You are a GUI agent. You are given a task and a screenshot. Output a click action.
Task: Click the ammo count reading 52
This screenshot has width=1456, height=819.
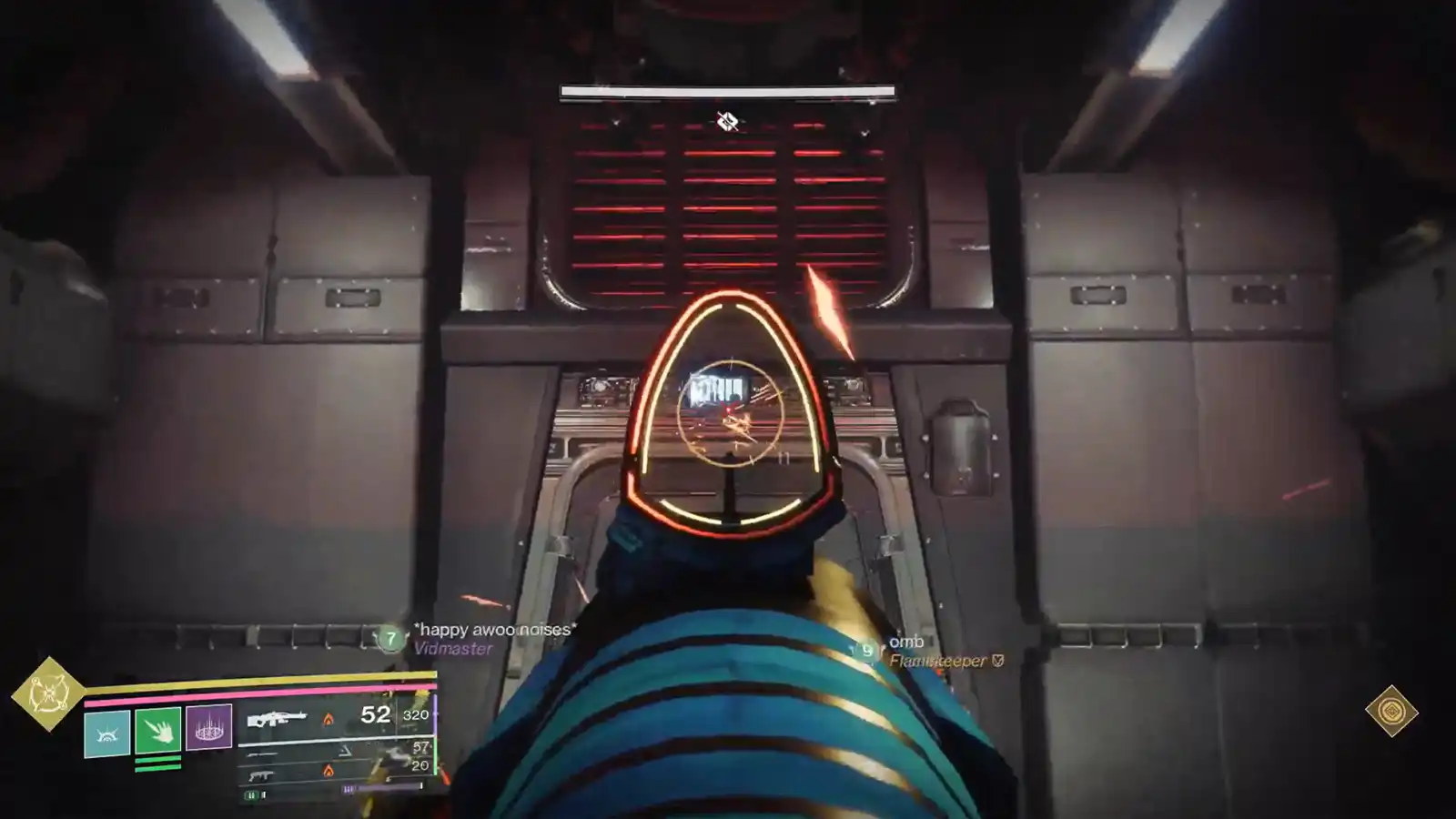tap(373, 713)
